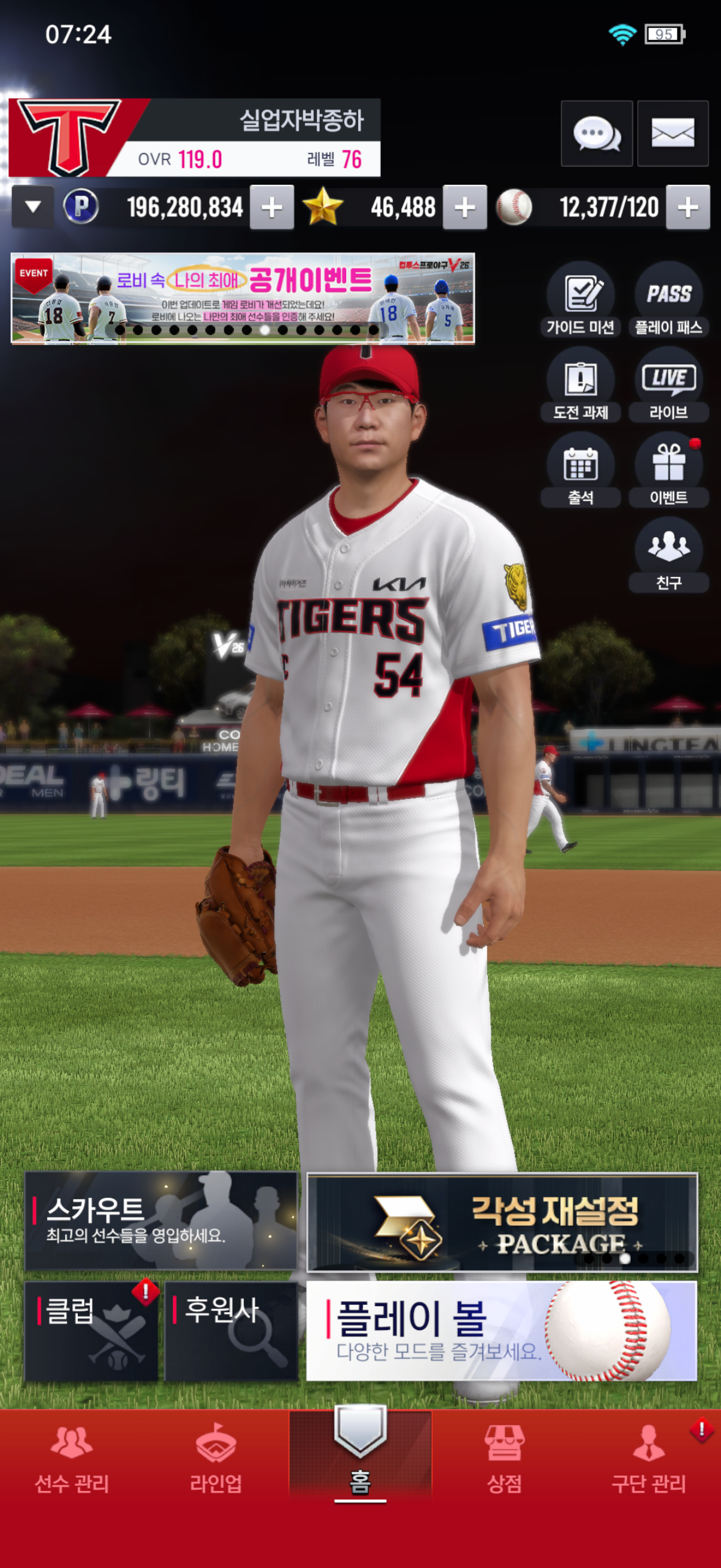Open the 공개이벤트 event banner
The height and width of the screenshot is (1568, 721).
click(x=243, y=298)
